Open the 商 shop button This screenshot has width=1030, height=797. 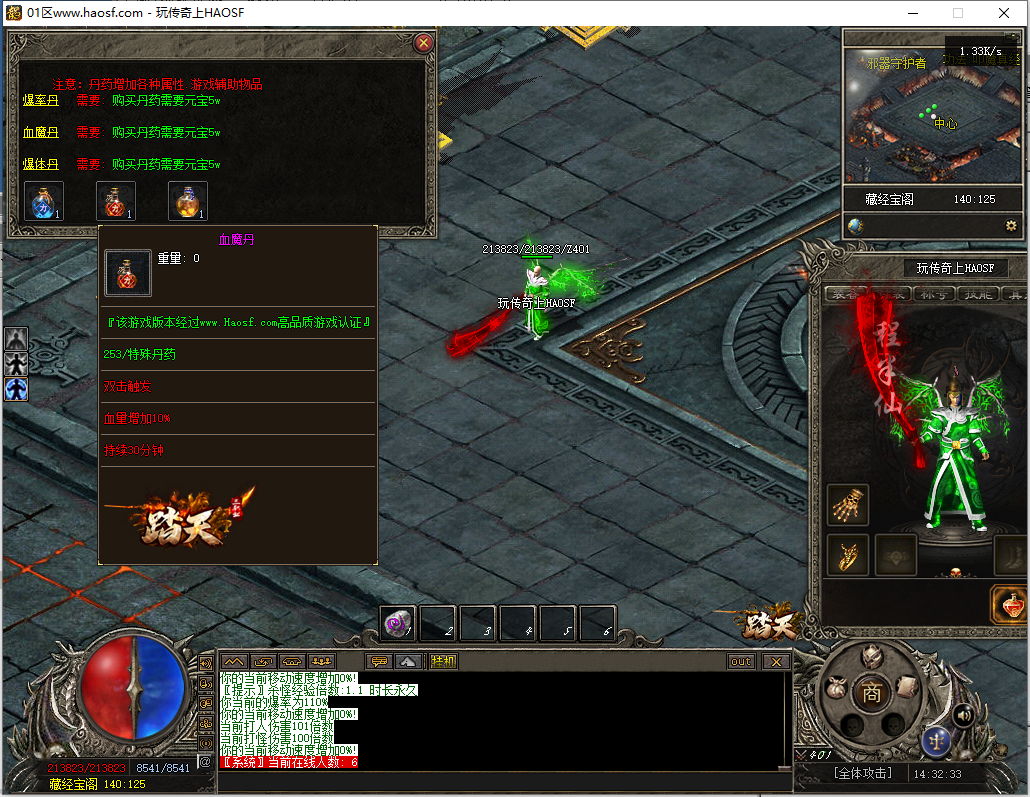872,692
